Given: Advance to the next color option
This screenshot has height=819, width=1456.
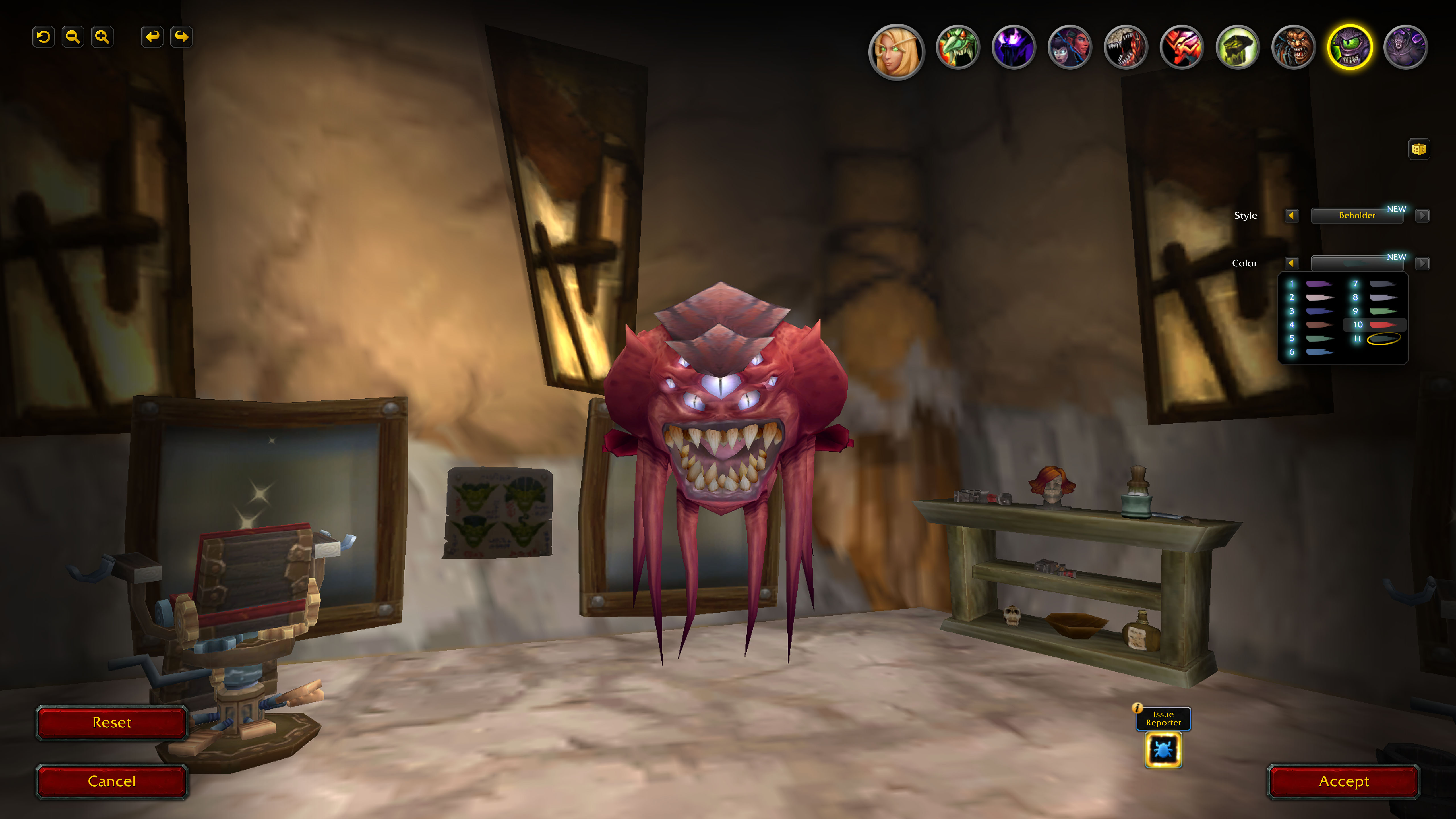Looking at the screenshot, I should [1422, 263].
